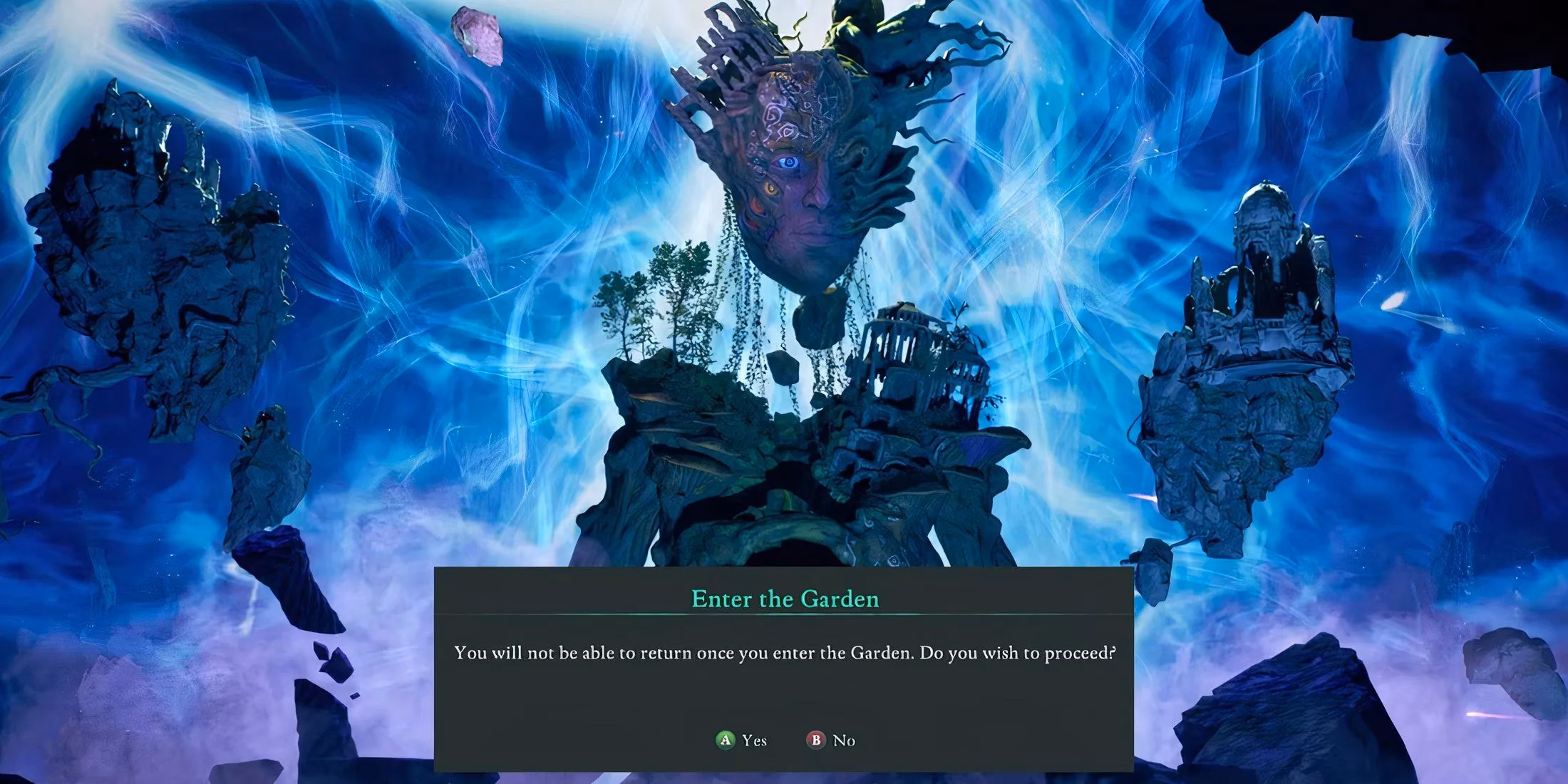
Task: Confirm with Yes to enter the Garden
Action: (x=742, y=741)
